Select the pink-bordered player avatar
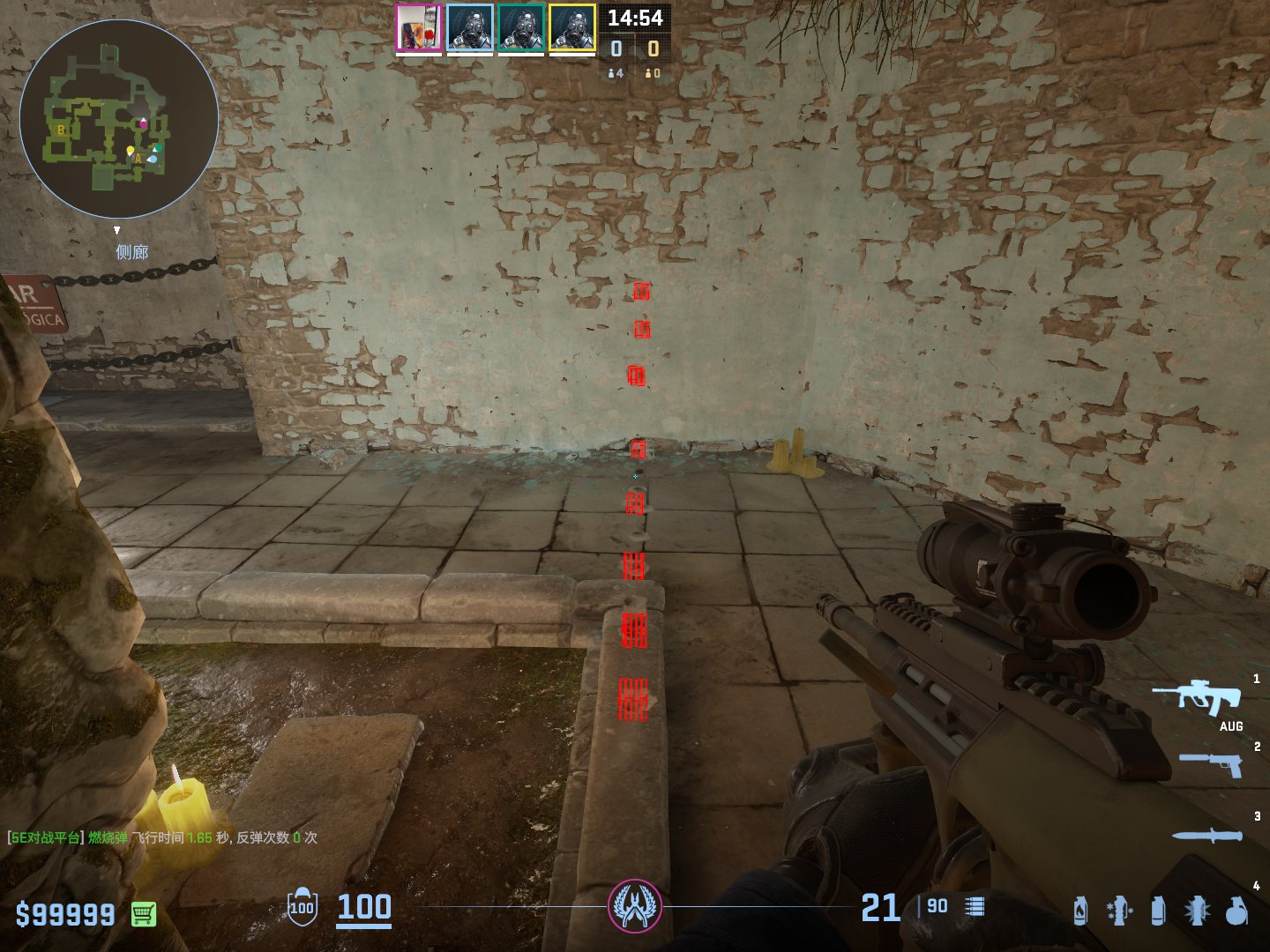Screen dimensions: 1270x952 point(419,28)
